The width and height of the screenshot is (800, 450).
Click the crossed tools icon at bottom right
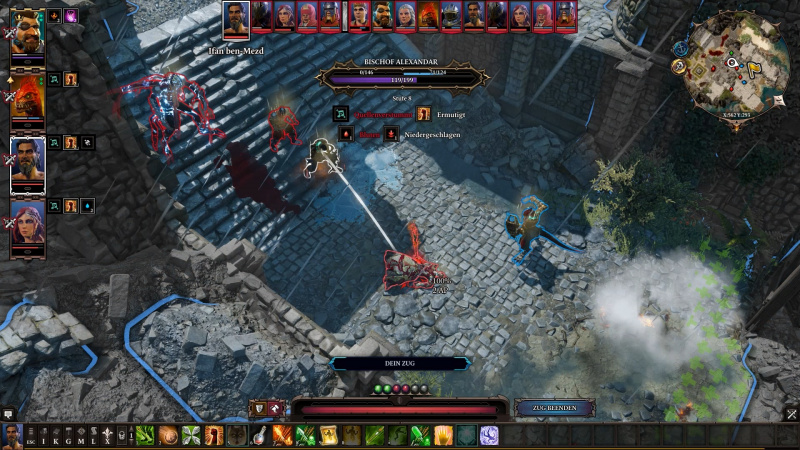791,414
